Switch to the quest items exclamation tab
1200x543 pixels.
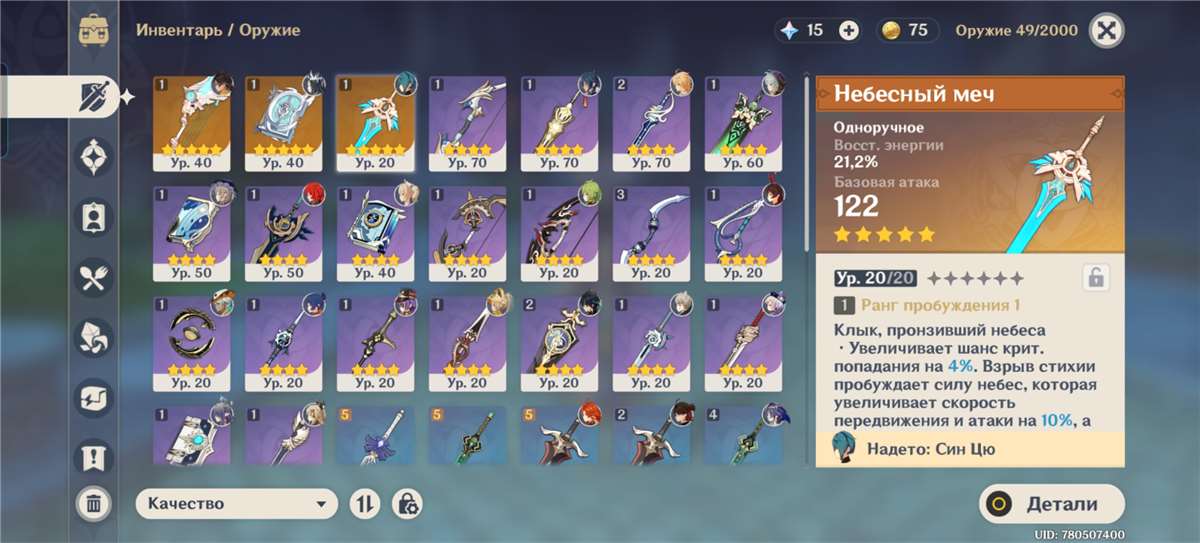coord(94,457)
